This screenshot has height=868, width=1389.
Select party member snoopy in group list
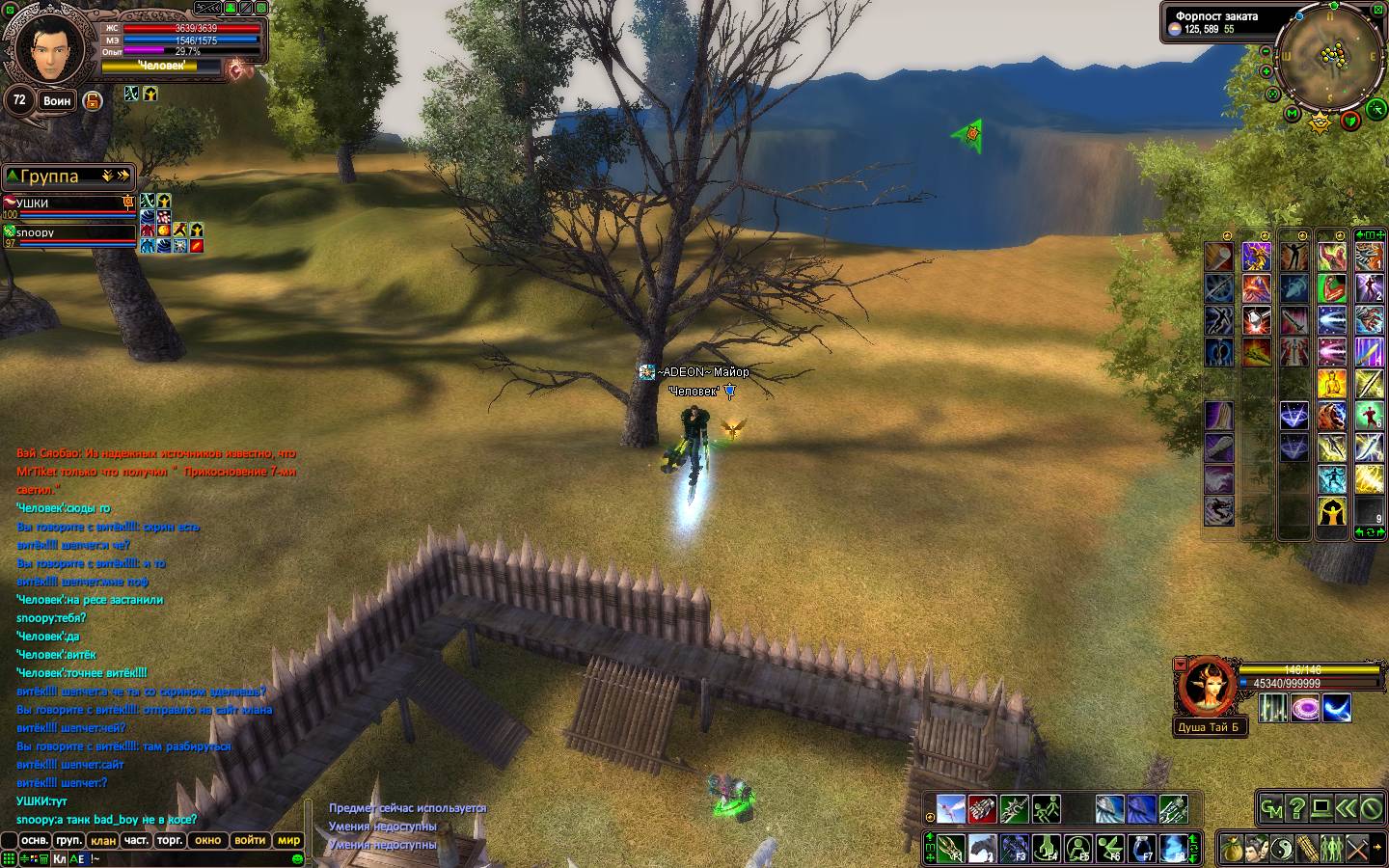(69, 232)
